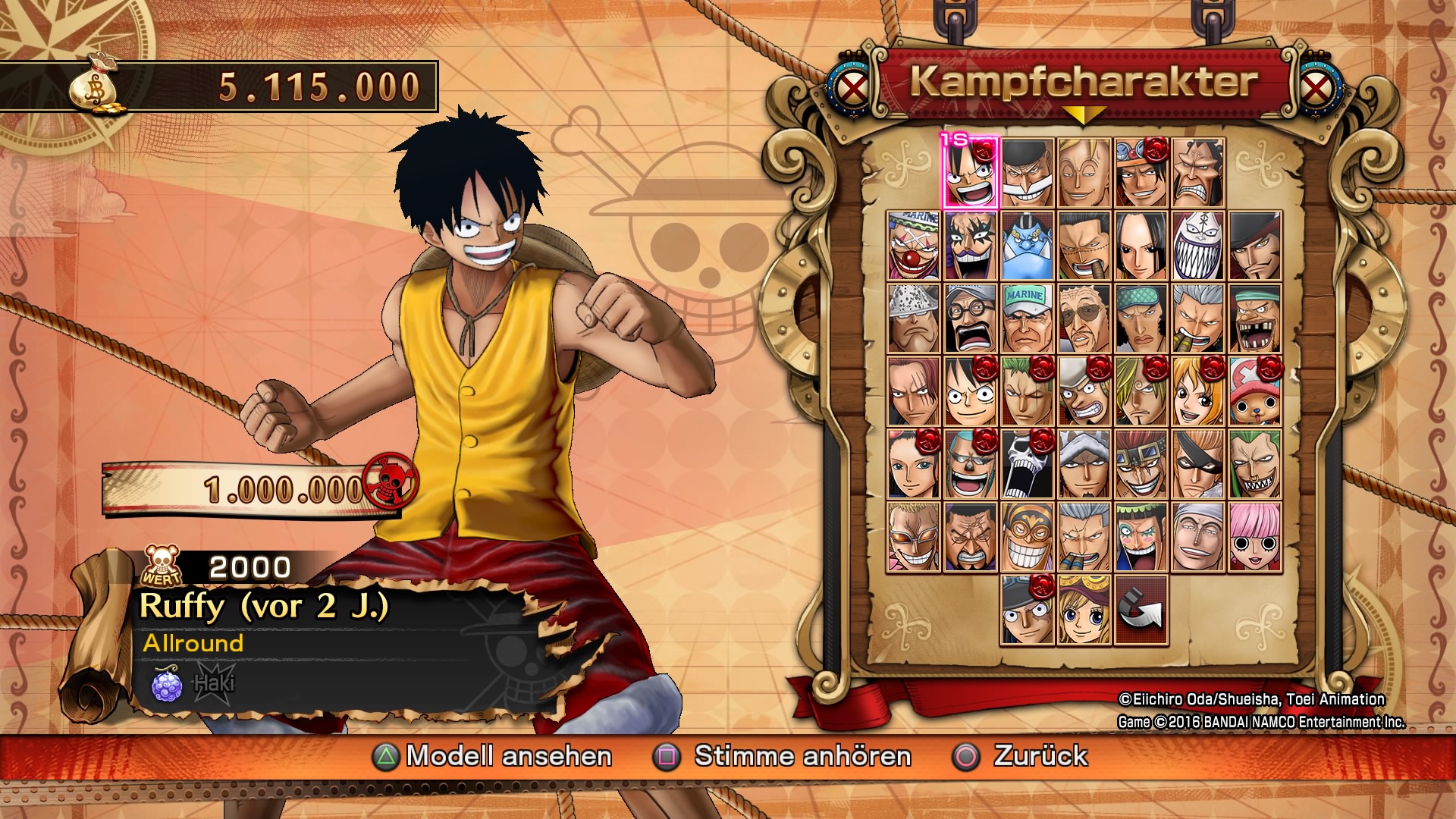Select the skeleton Brook portrait
The width and height of the screenshot is (1456, 819).
[1028, 464]
